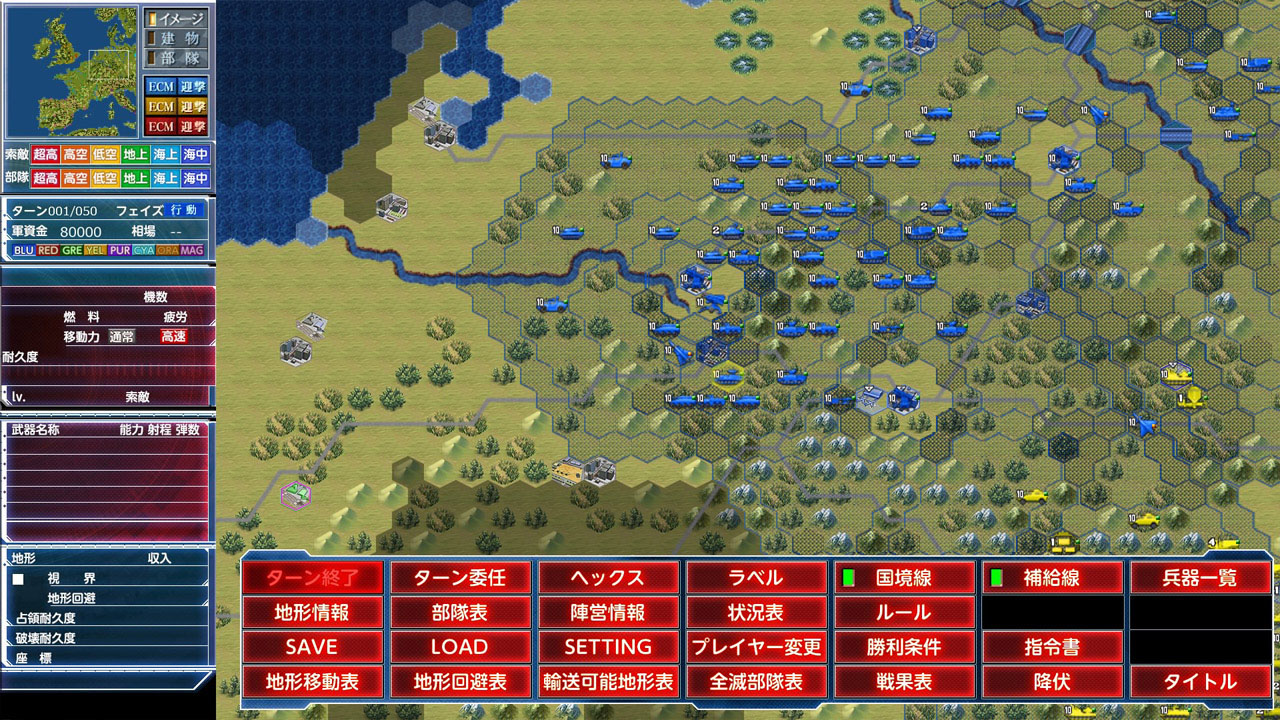Open the SETTING menu
The width and height of the screenshot is (1280, 720).
610,647
